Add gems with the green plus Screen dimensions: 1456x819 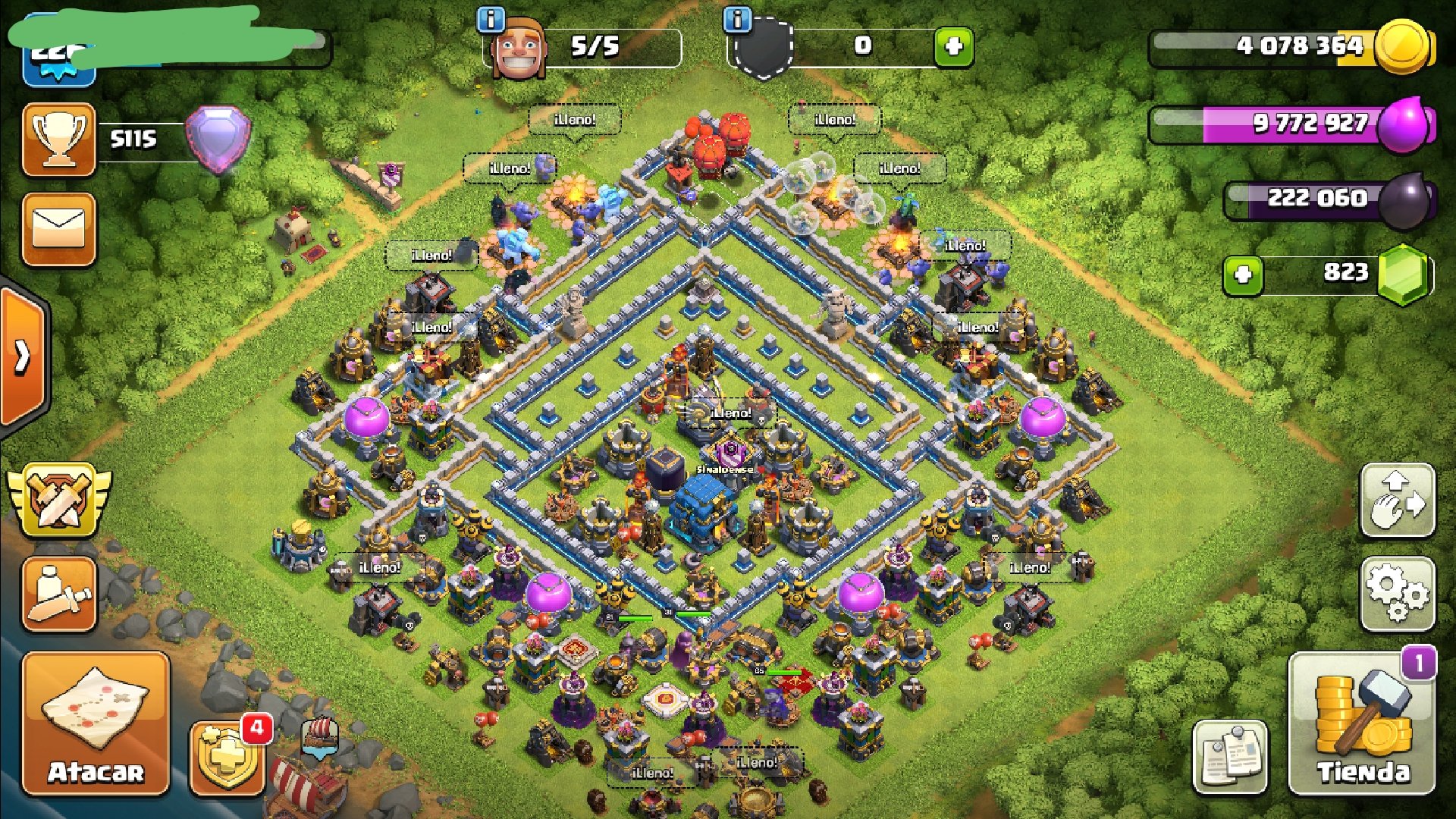tap(1243, 275)
